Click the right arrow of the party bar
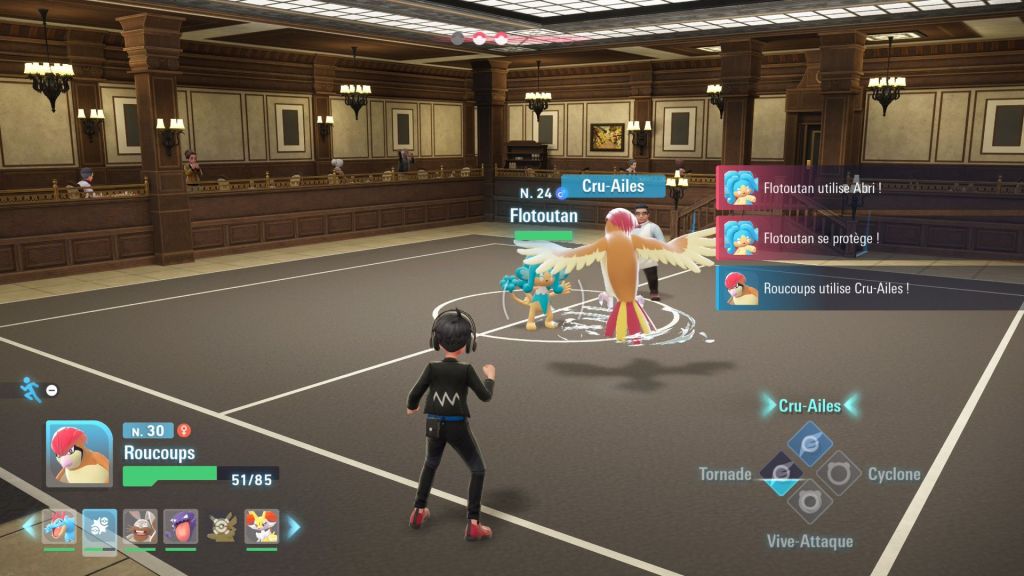Image resolution: width=1024 pixels, height=576 pixels. [294, 526]
